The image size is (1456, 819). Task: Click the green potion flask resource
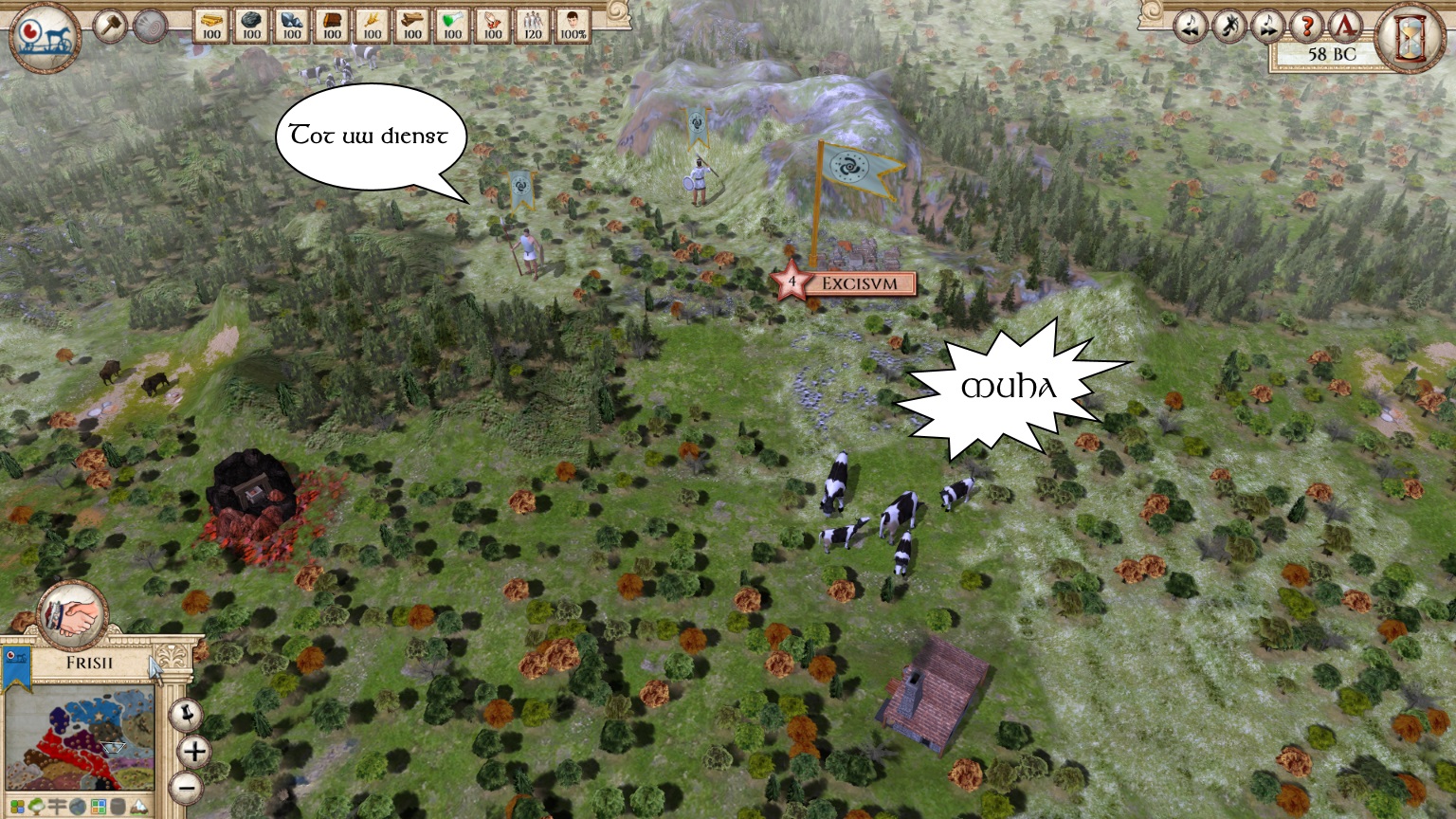pos(452,25)
